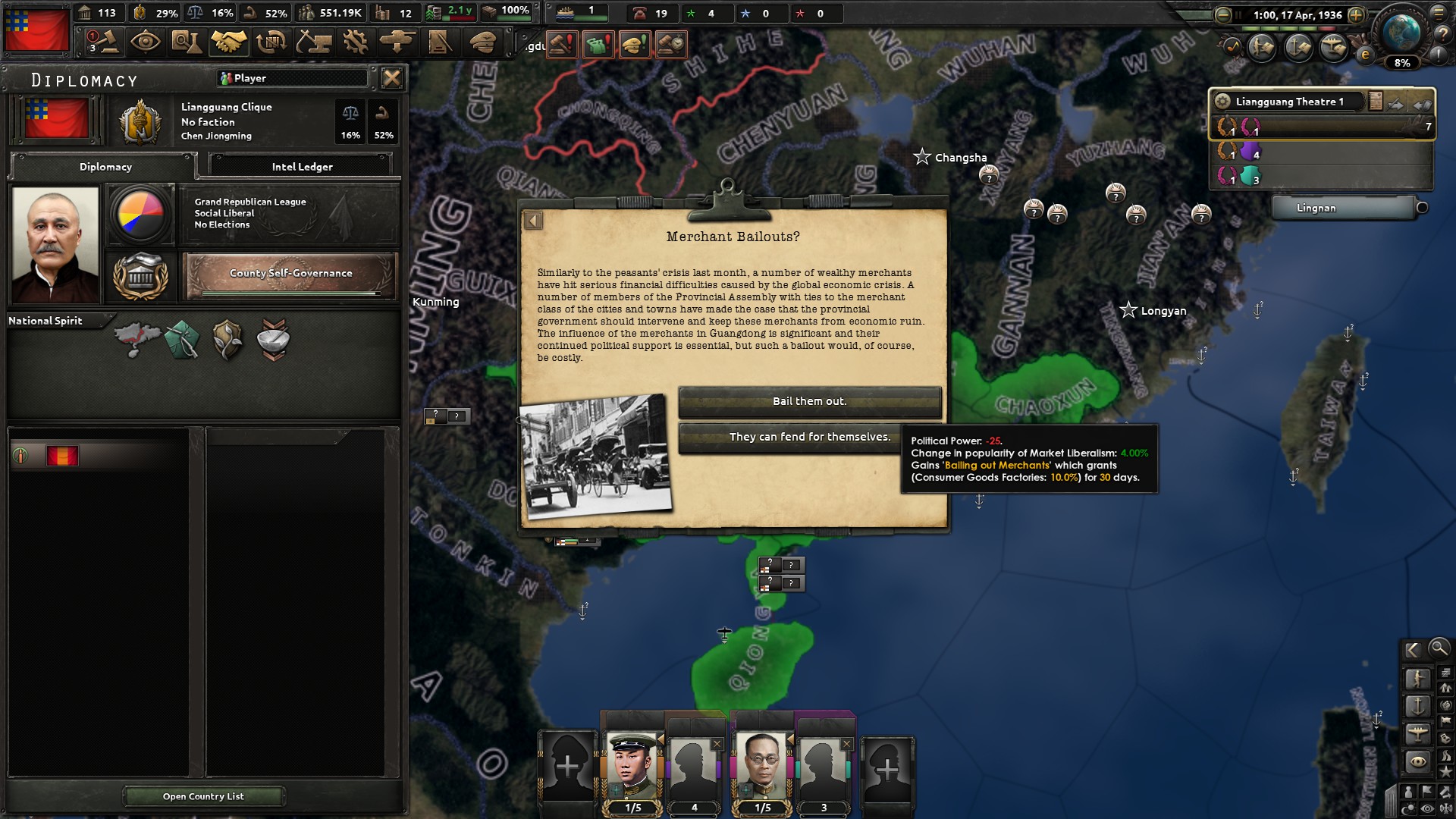Click the County Self-Governance focus button

click(x=290, y=275)
